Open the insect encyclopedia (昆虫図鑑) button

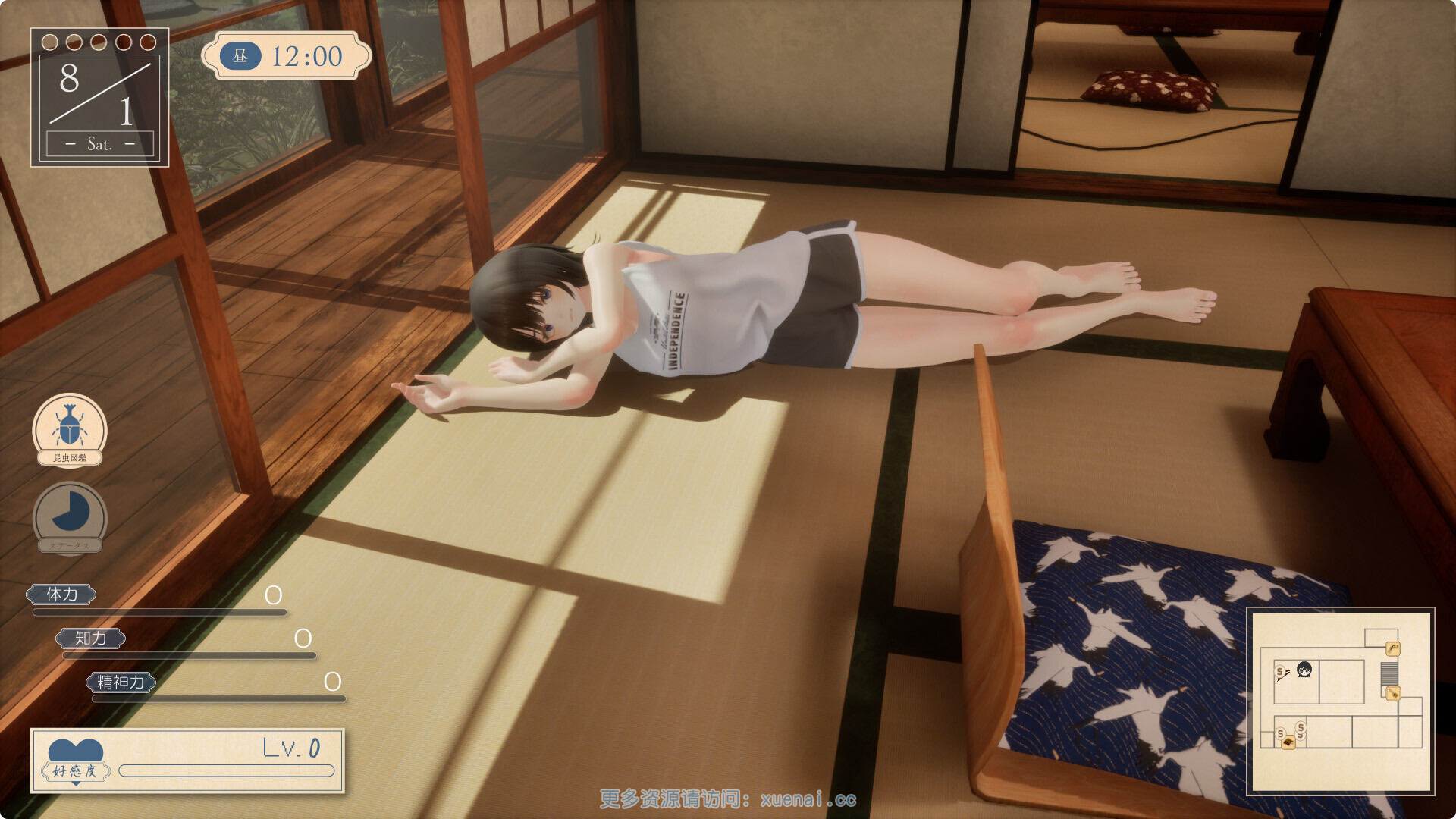pyautogui.click(x=70, y=430)
